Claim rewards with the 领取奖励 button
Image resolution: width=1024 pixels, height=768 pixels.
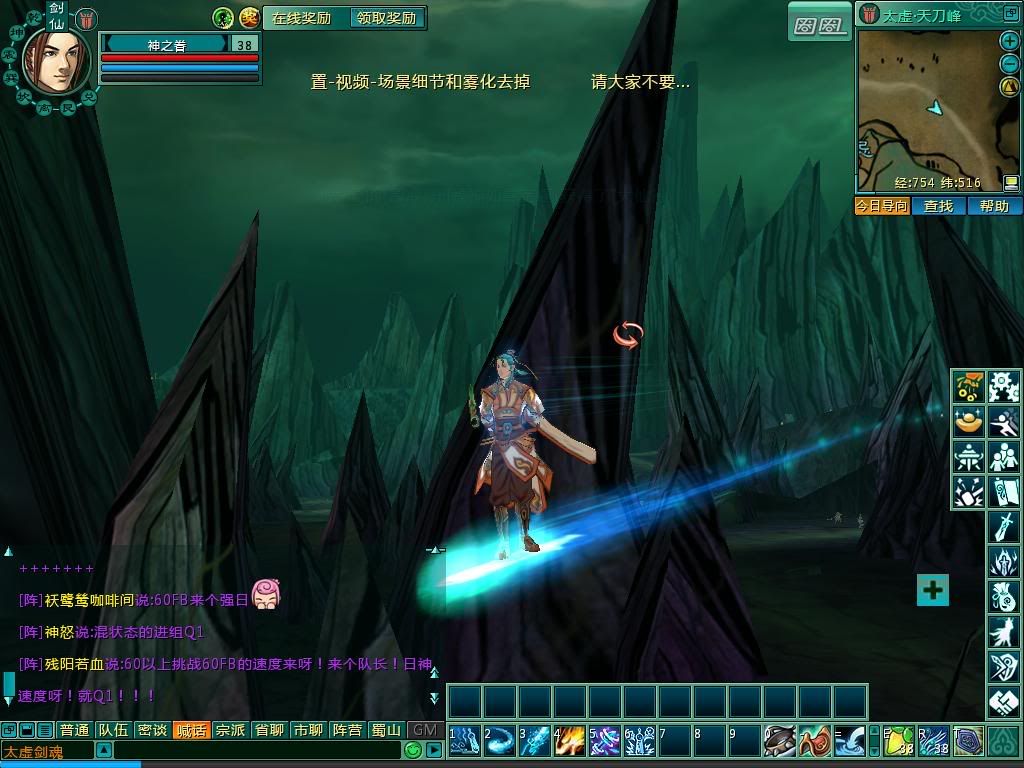(x=386, y=18)
